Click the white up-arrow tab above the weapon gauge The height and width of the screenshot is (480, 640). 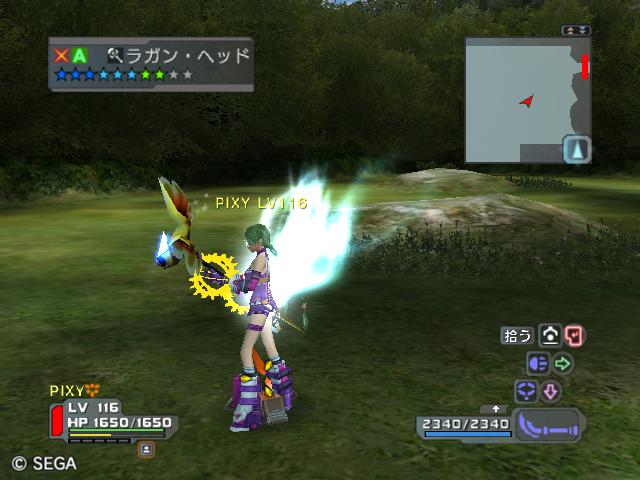(x=496, y=409)
